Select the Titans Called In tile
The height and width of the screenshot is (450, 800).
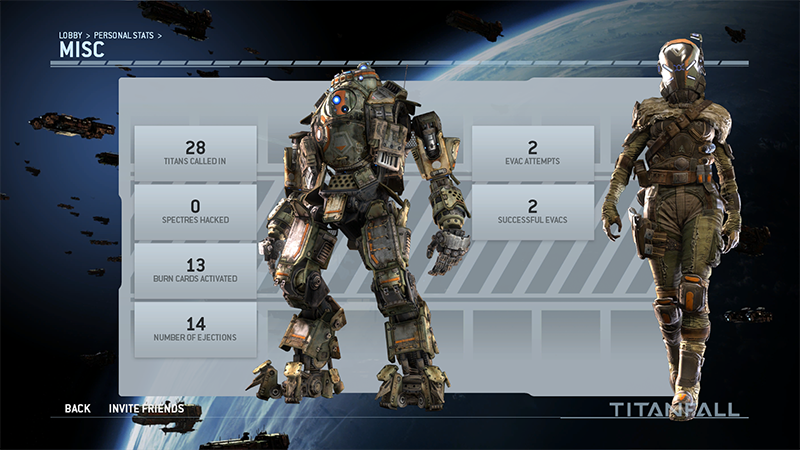(195, 153)
